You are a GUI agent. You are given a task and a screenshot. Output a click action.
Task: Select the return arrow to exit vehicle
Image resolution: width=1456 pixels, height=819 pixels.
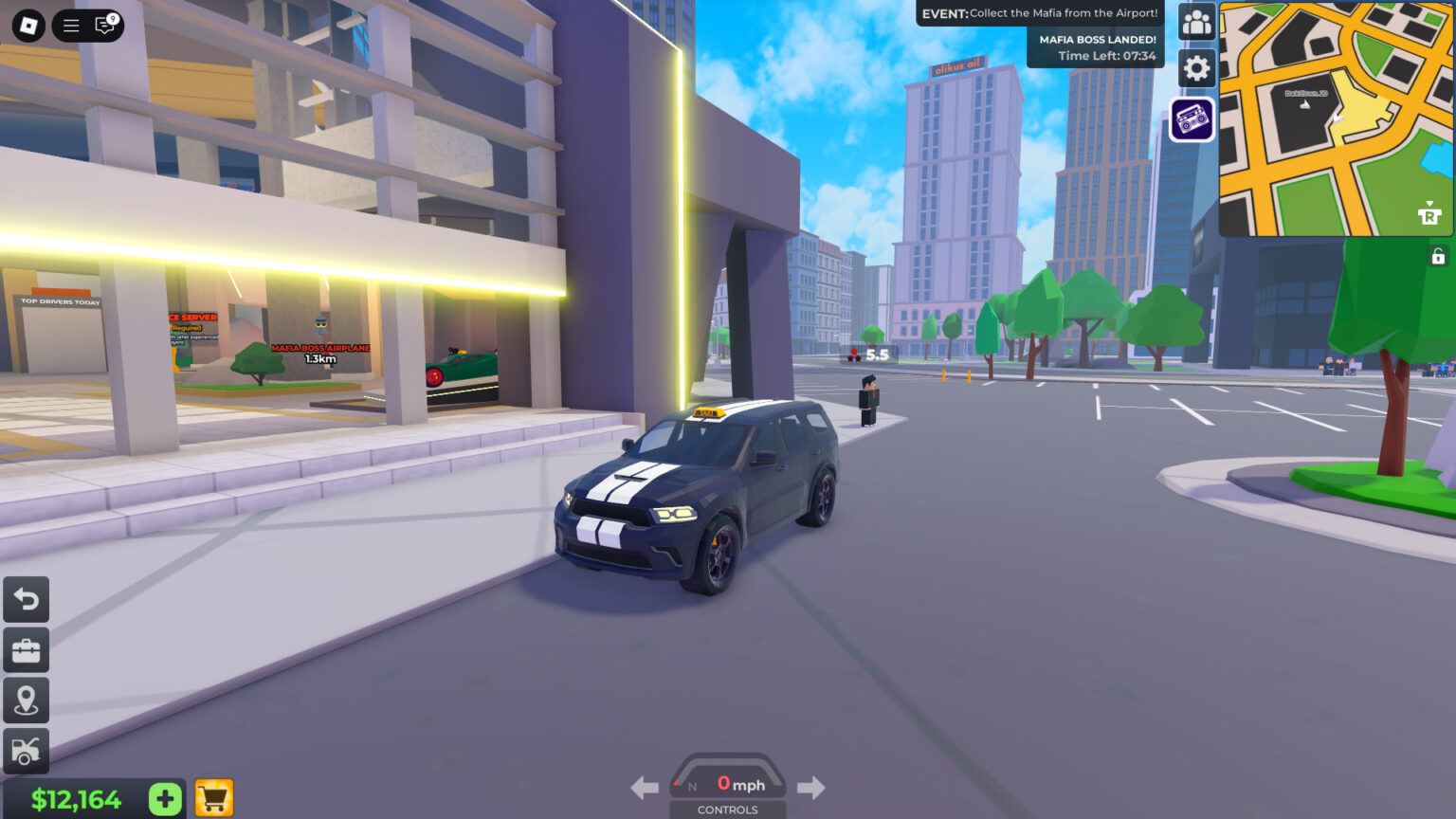coord(26,600)
